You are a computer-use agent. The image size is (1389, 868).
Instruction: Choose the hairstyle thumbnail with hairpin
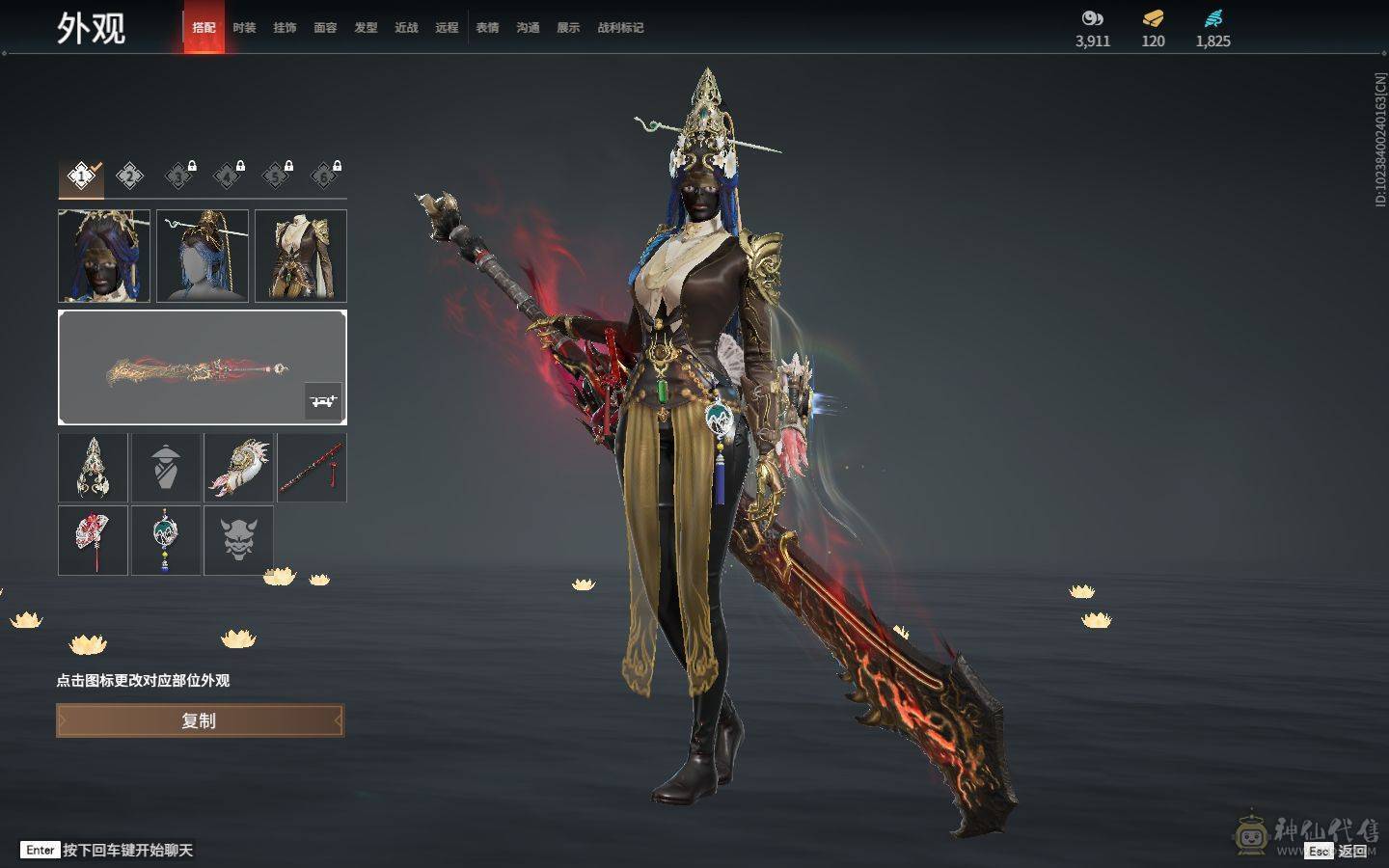[x=203, y=256]
